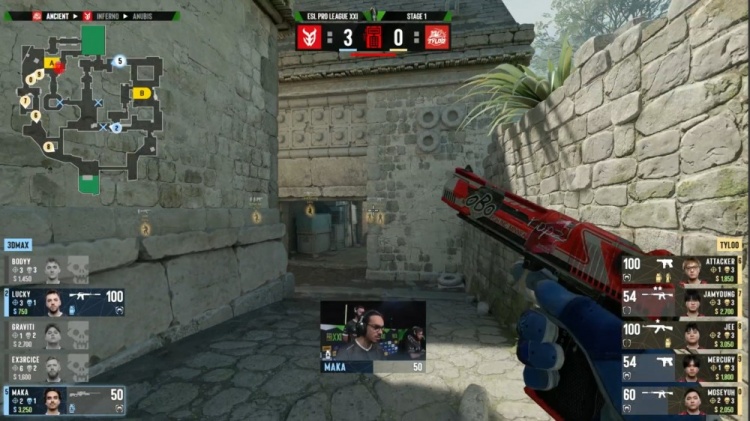Screen dimensions: 750x421
Task: Click the 3DMAX team name label
Action: tap(18, 244)
